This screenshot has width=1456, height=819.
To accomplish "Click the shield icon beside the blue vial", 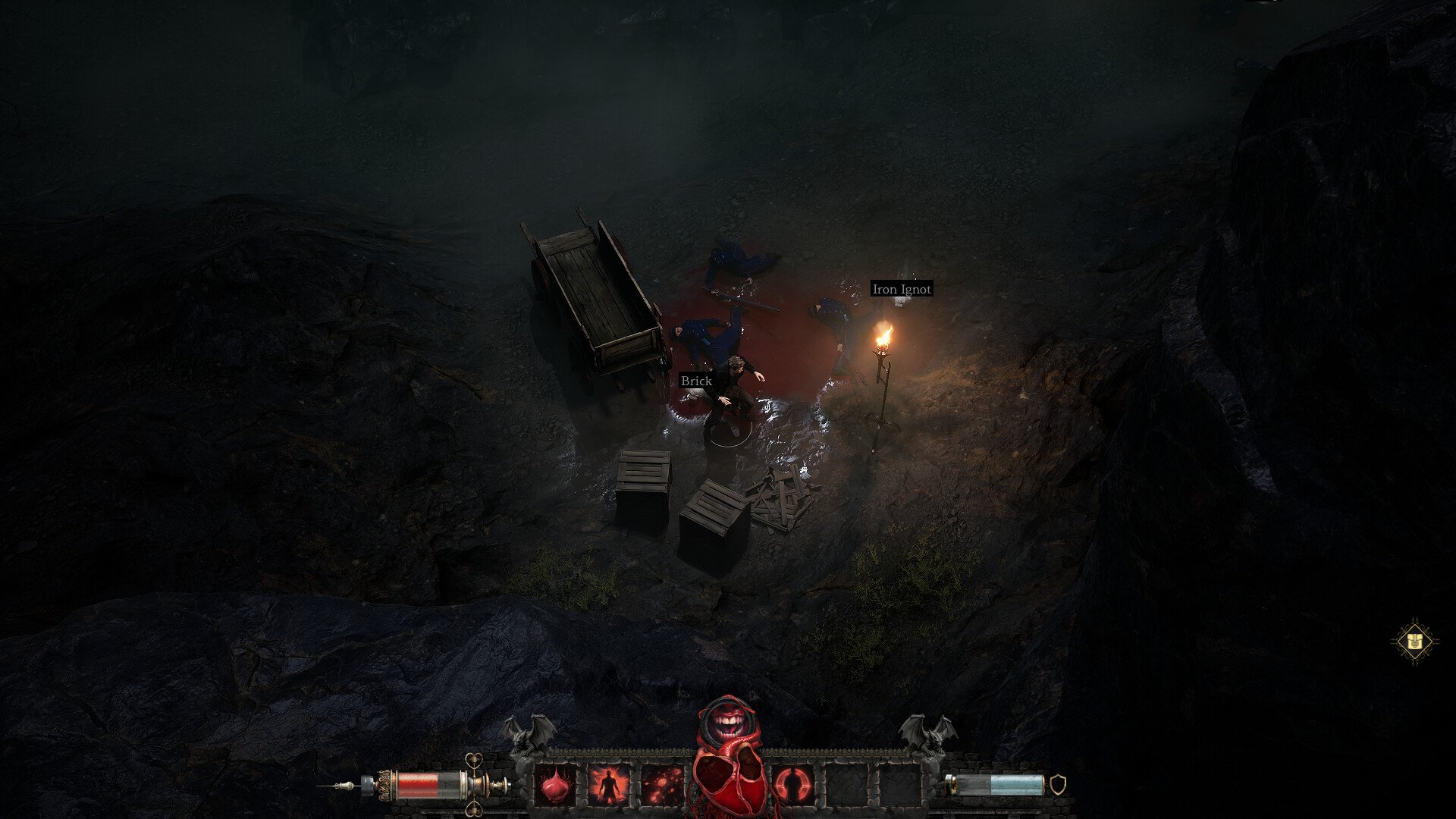I will [x=1057, y=784].
